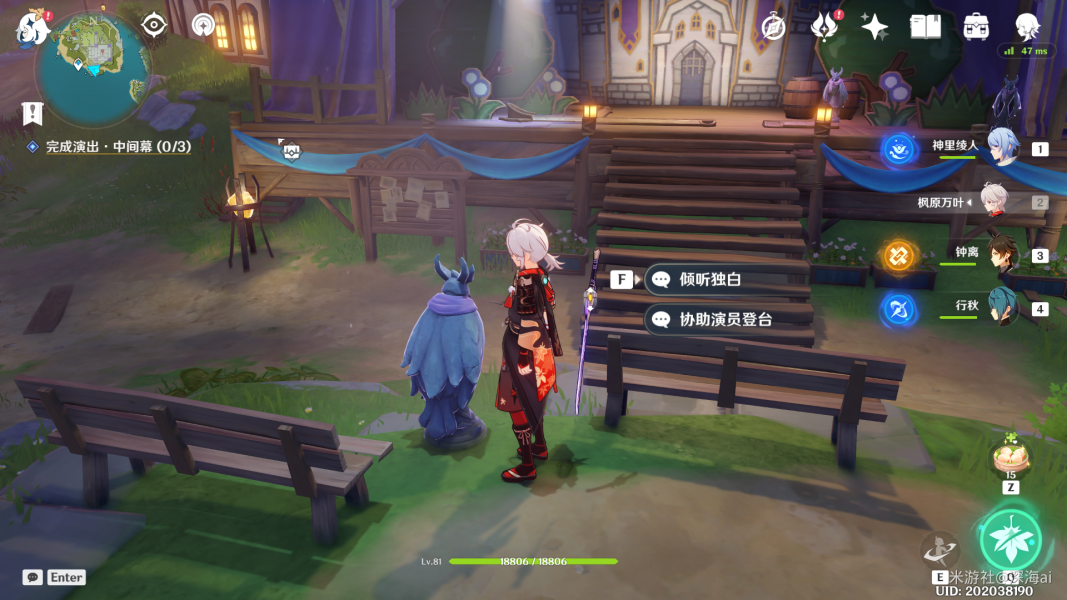The height and width of the screenshot is (600, 1067).
Task: Open the adventure compass icon
Action: pos(204,24)
